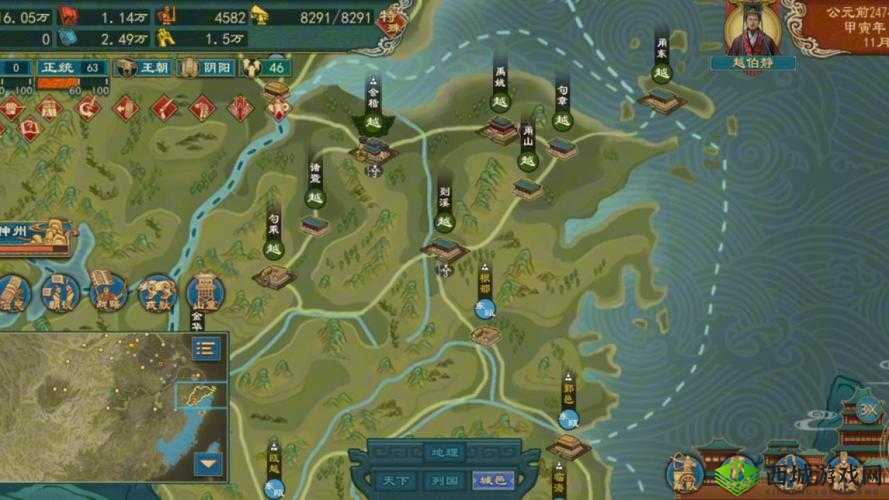The height and width of the screenshot is (500, 889).
Task: Open the 王朝 panel
Action: click(x=142, y=68)
